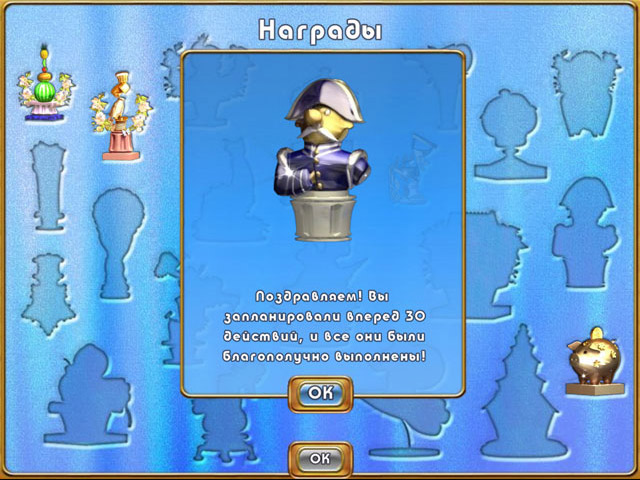Confirm the congratulation popup with its OK button
Viewport: 640px width, 480px height.
click(x=320, y=393)
